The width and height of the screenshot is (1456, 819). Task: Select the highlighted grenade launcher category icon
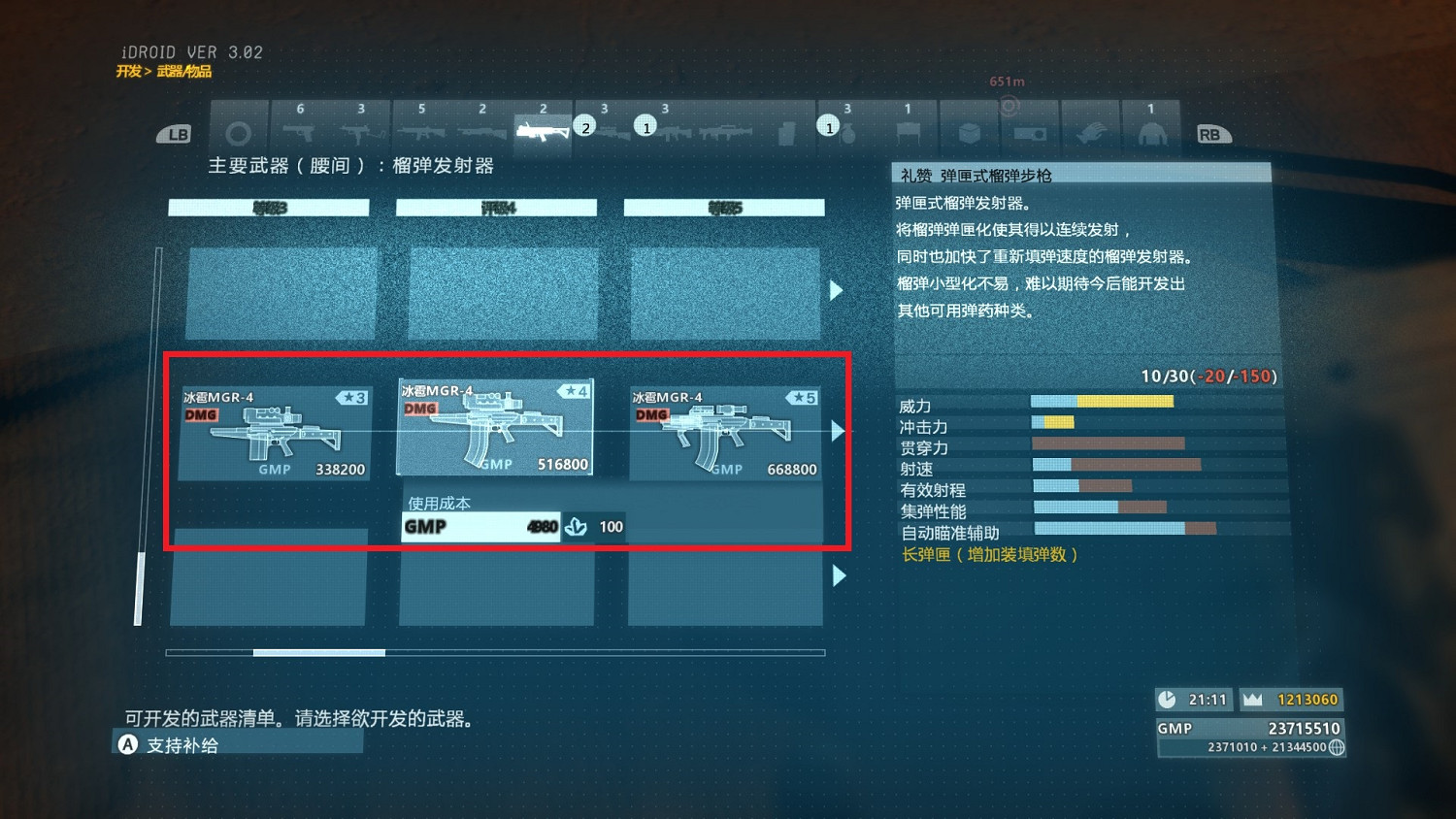pyautogui.click(x=542, y=131)
